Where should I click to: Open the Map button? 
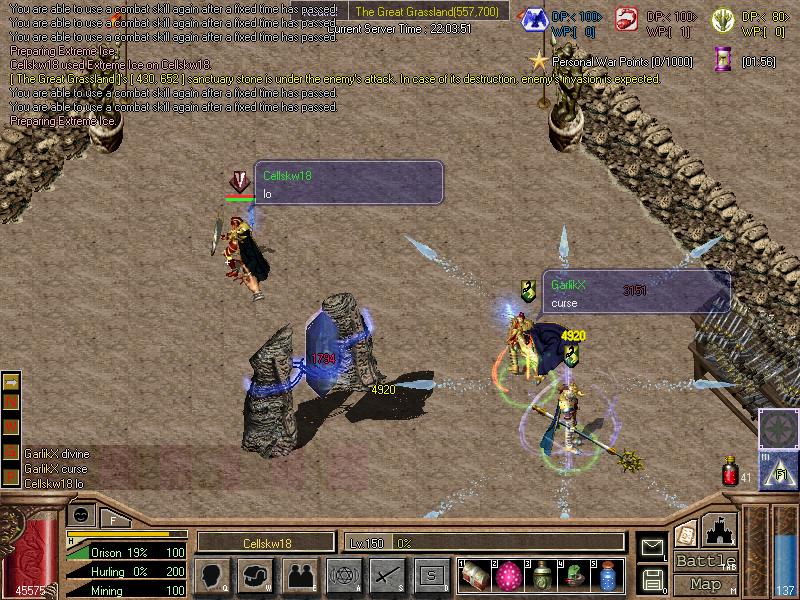[706, 584]
